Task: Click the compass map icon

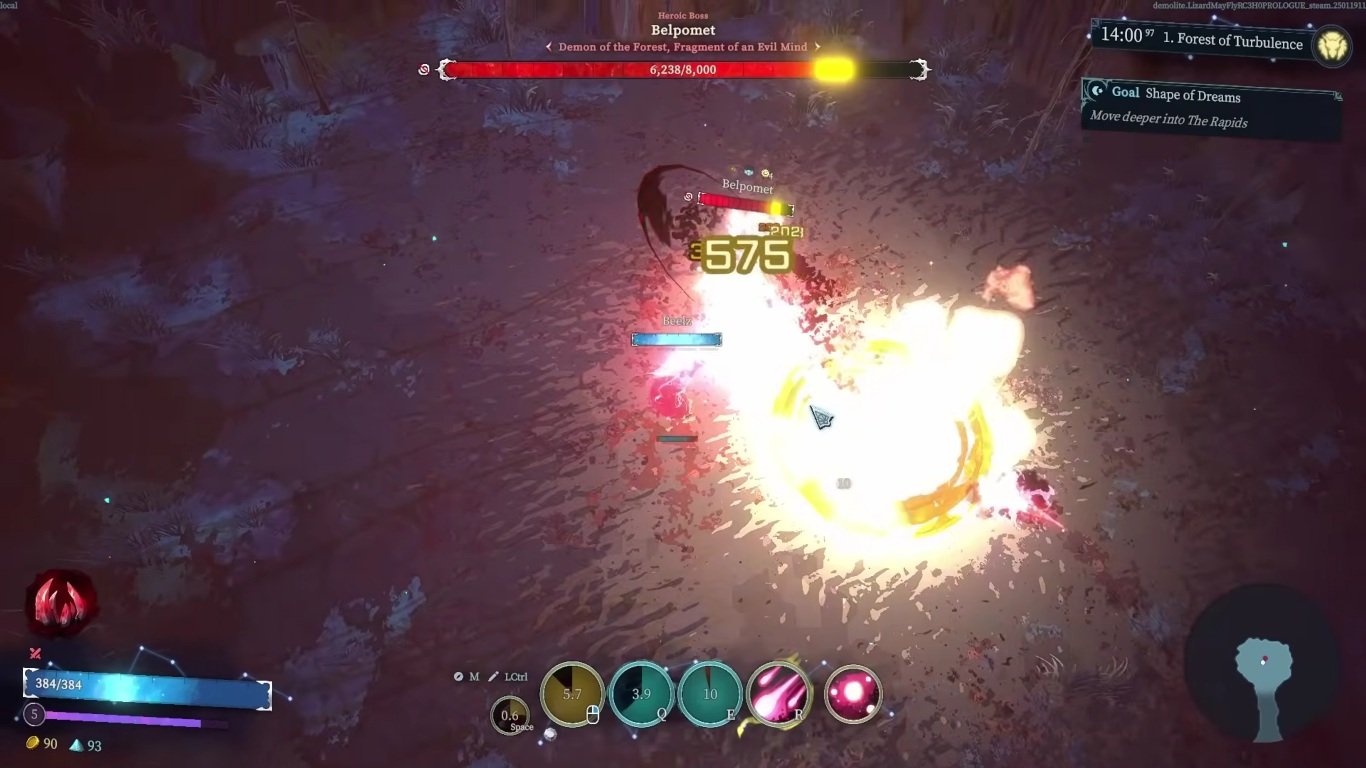Action: tap(459, 677)
